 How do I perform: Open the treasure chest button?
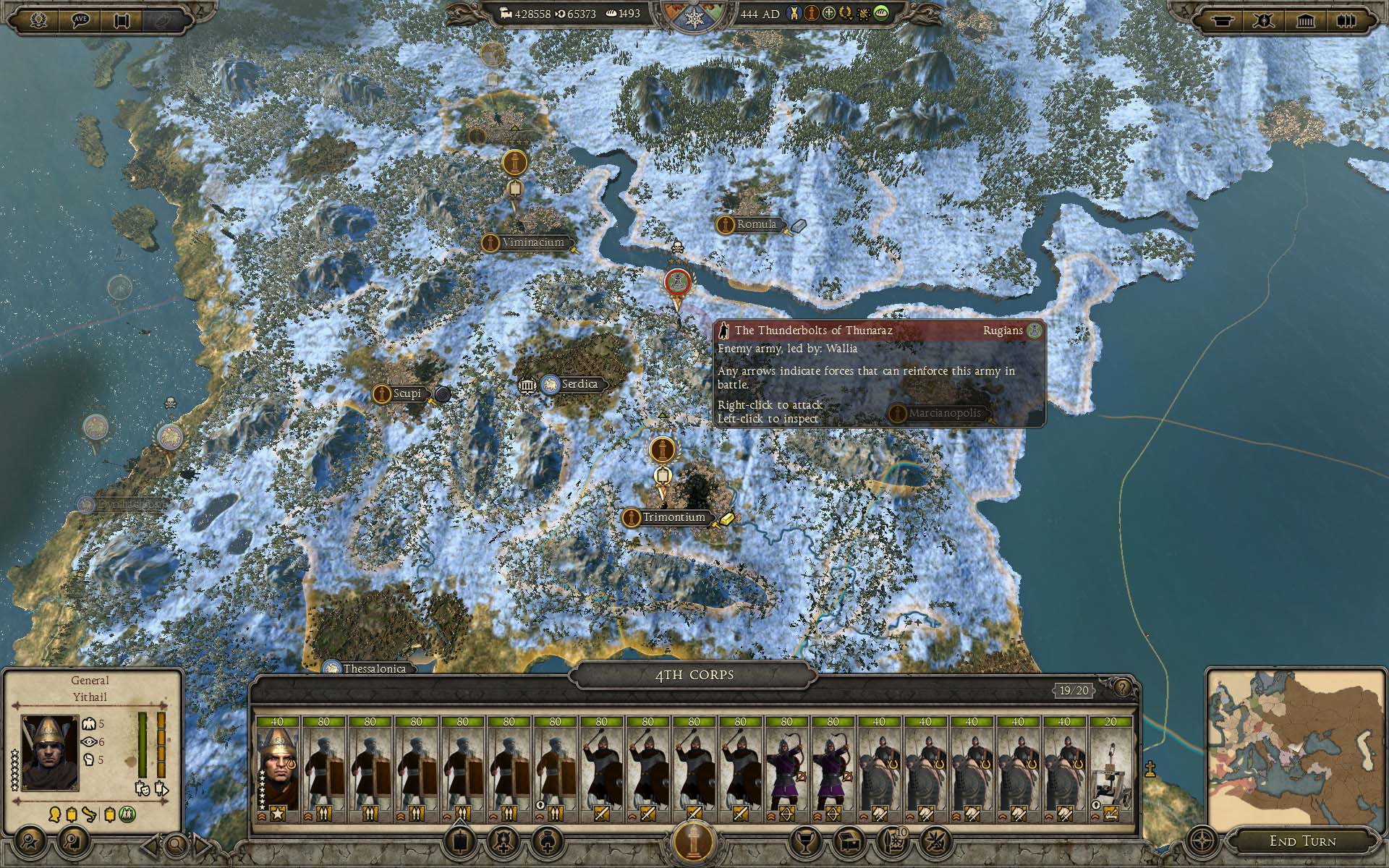pos(849,841)
